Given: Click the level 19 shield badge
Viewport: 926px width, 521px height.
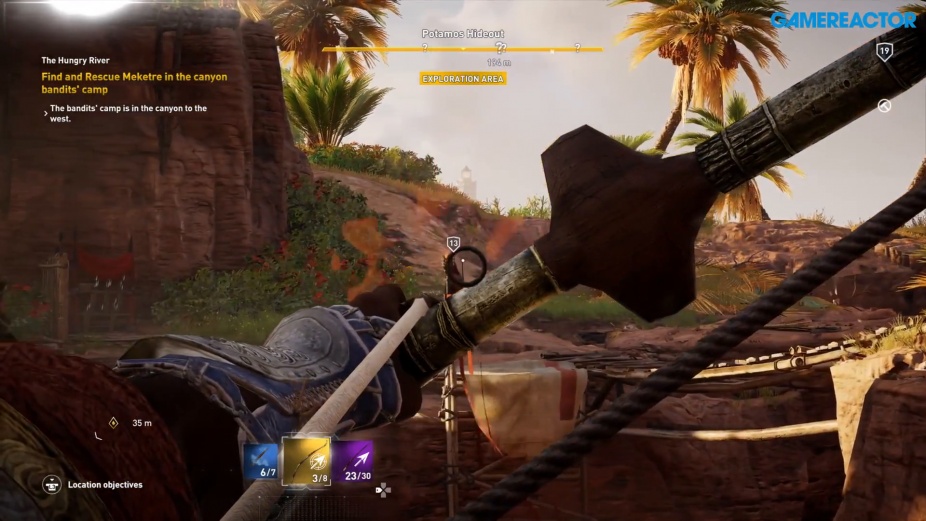Looking at the screenshot, I should click(x=884, y=51).
